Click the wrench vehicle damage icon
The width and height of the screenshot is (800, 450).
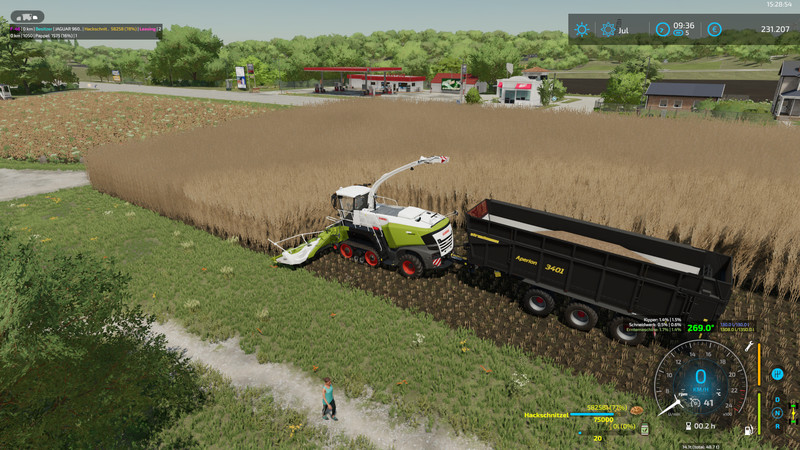(748, 346)
